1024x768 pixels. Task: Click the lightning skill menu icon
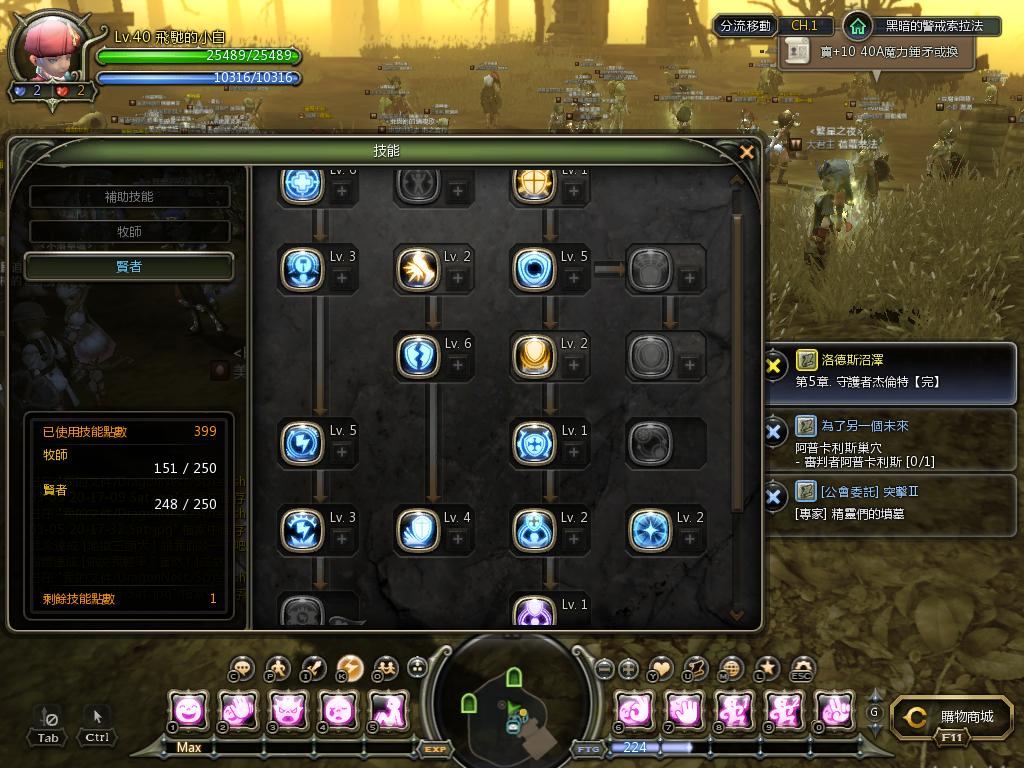click(x=349, y=668)
